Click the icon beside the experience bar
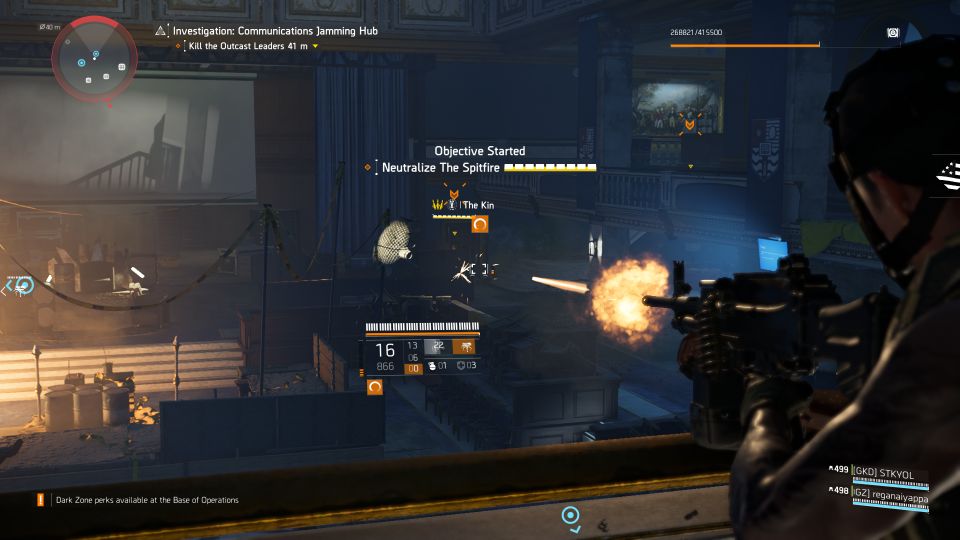 pos(893,33)
